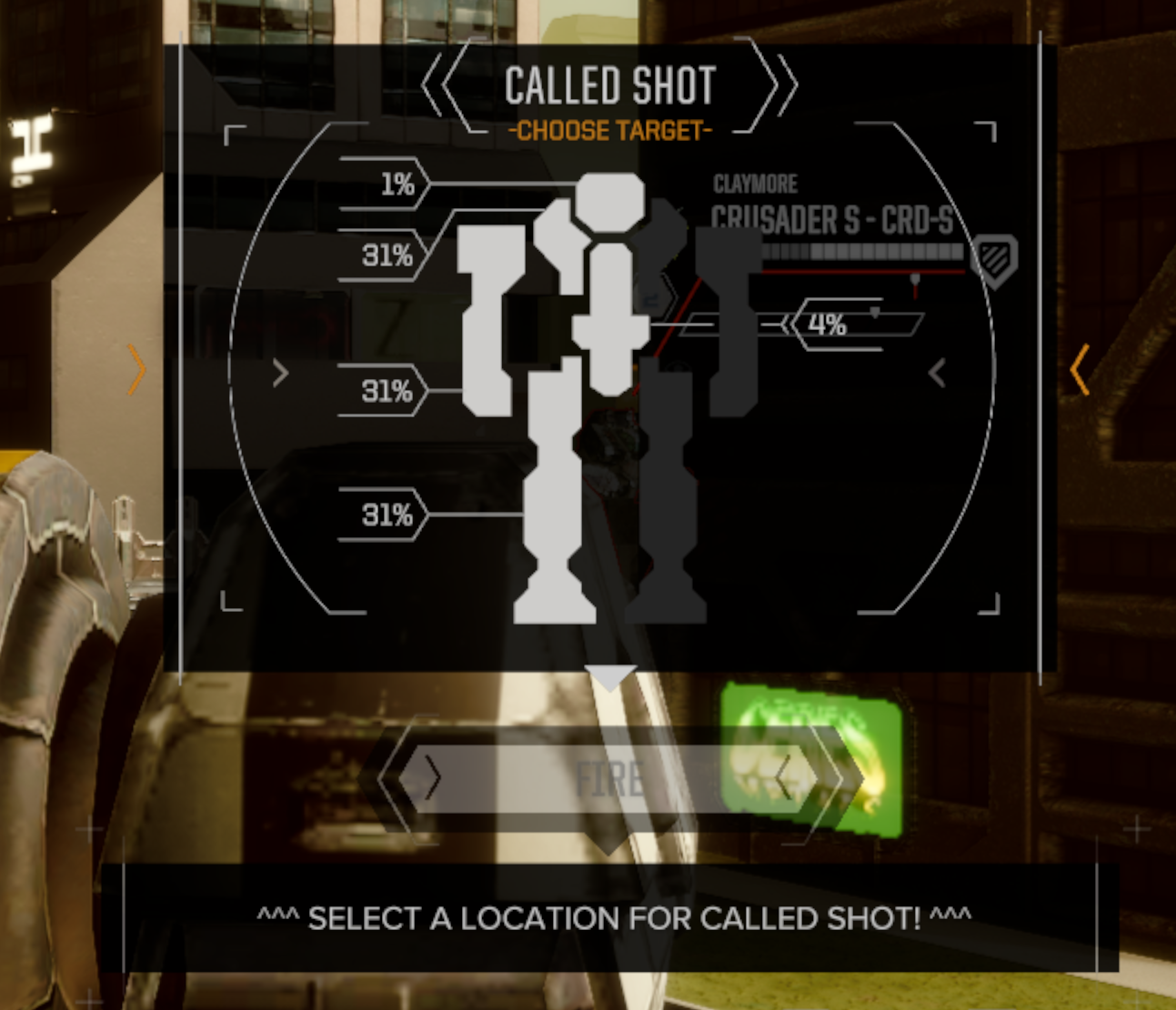Click the CLAYMORE pilot name label
The height and width of the screenshot is (1010, 1176).
pyautogui.click(x=755, y=184)
